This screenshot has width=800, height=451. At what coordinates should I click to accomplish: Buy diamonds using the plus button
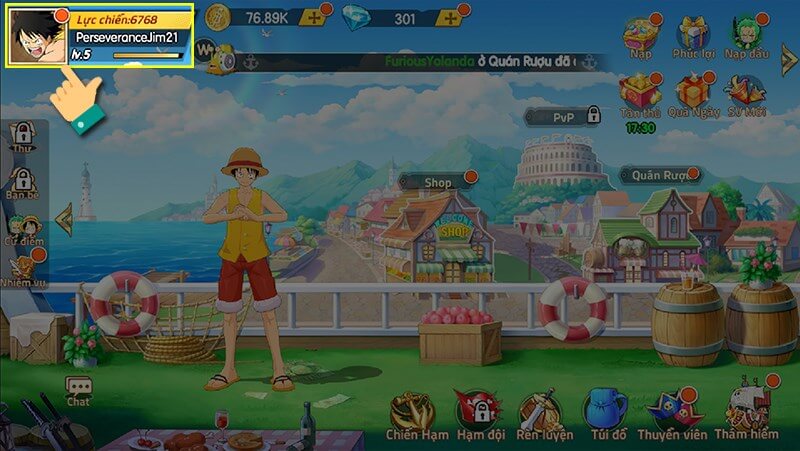tap(448, 18)
